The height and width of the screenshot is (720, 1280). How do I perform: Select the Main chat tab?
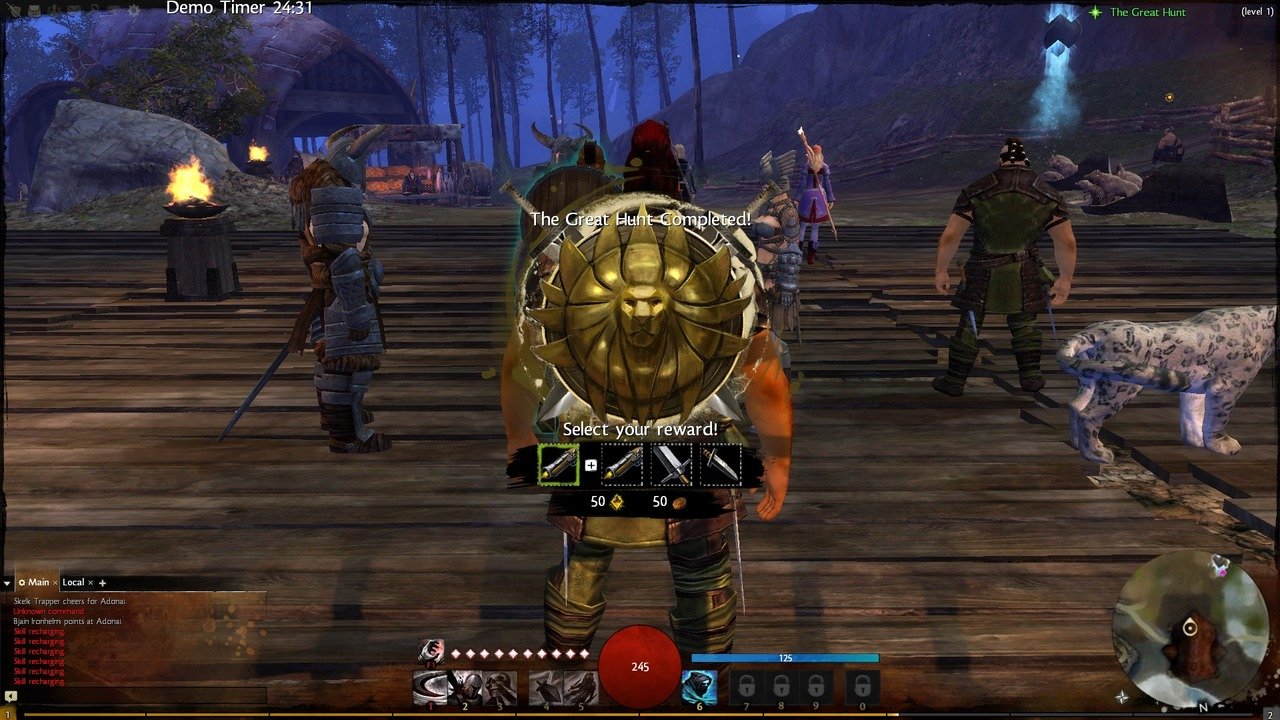pyautogui.click(x=39, y=581)
